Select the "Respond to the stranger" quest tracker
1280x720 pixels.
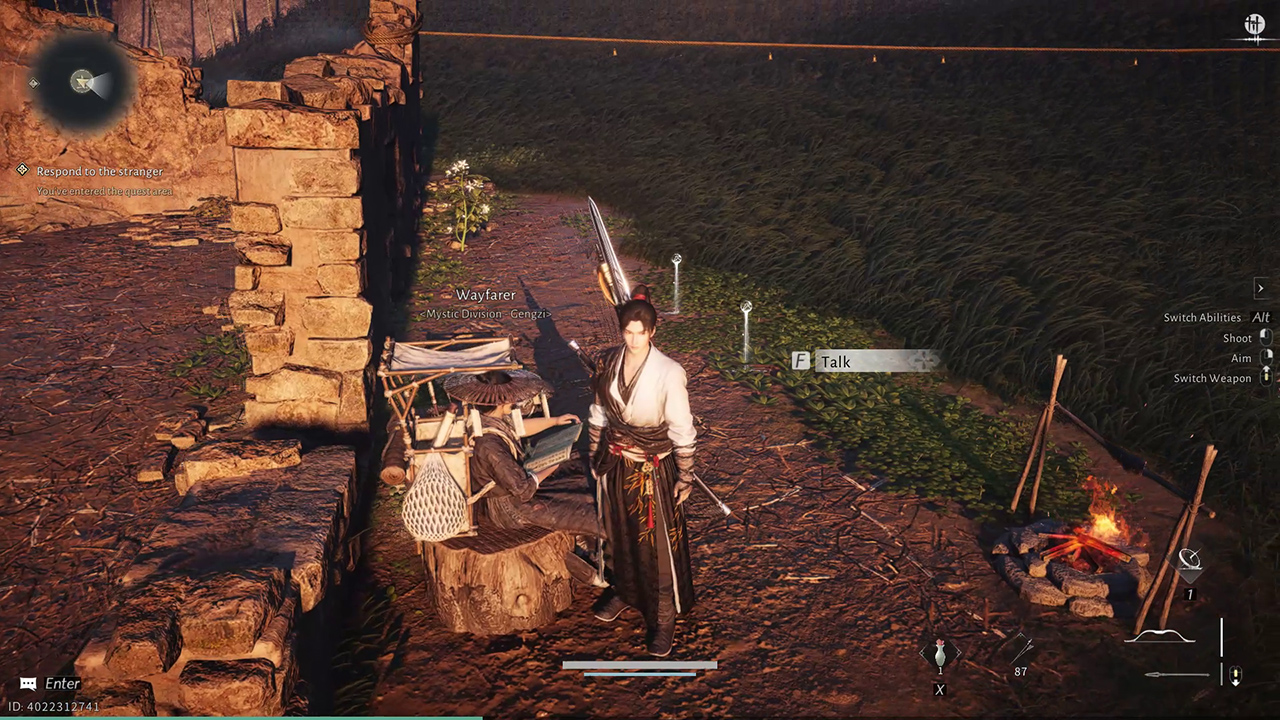(99, 171)
